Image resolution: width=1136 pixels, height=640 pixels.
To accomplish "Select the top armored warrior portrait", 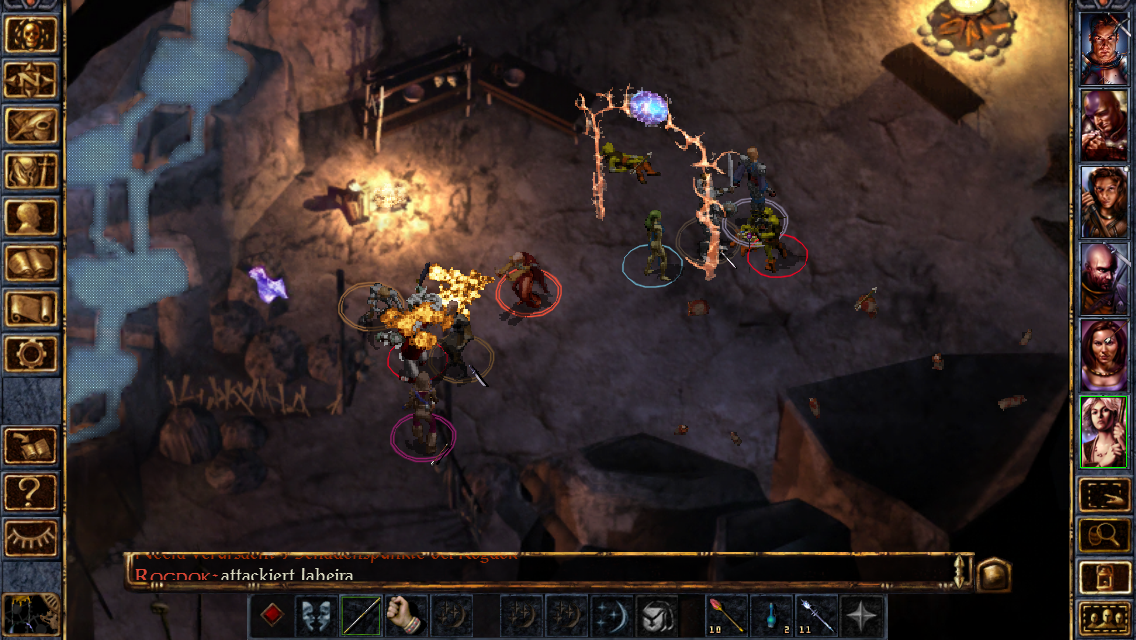I will point(1104,49).
